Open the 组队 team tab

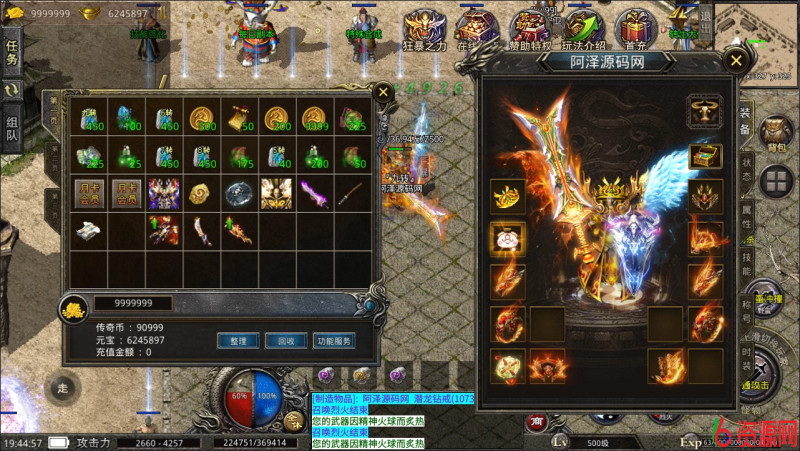[x=12, y=130]
